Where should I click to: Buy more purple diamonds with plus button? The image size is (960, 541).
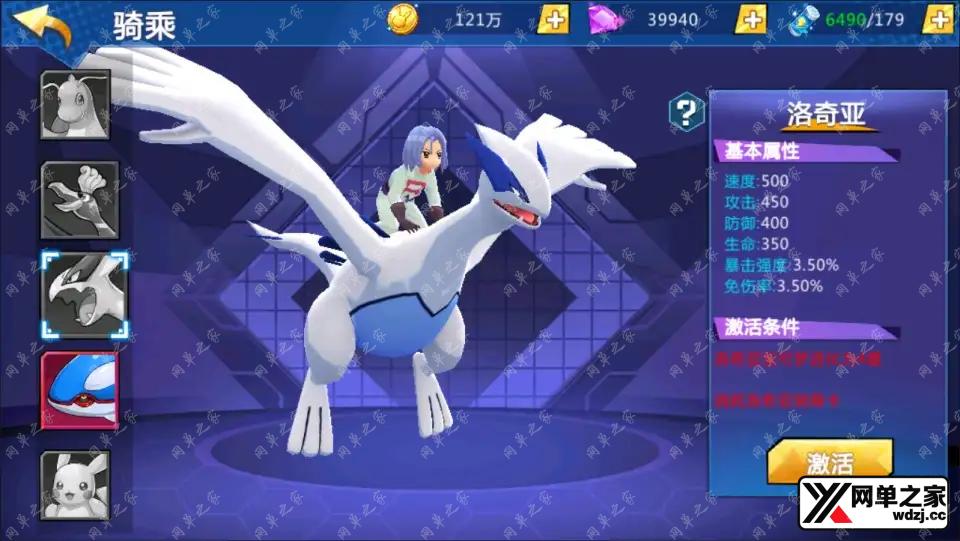751,19
